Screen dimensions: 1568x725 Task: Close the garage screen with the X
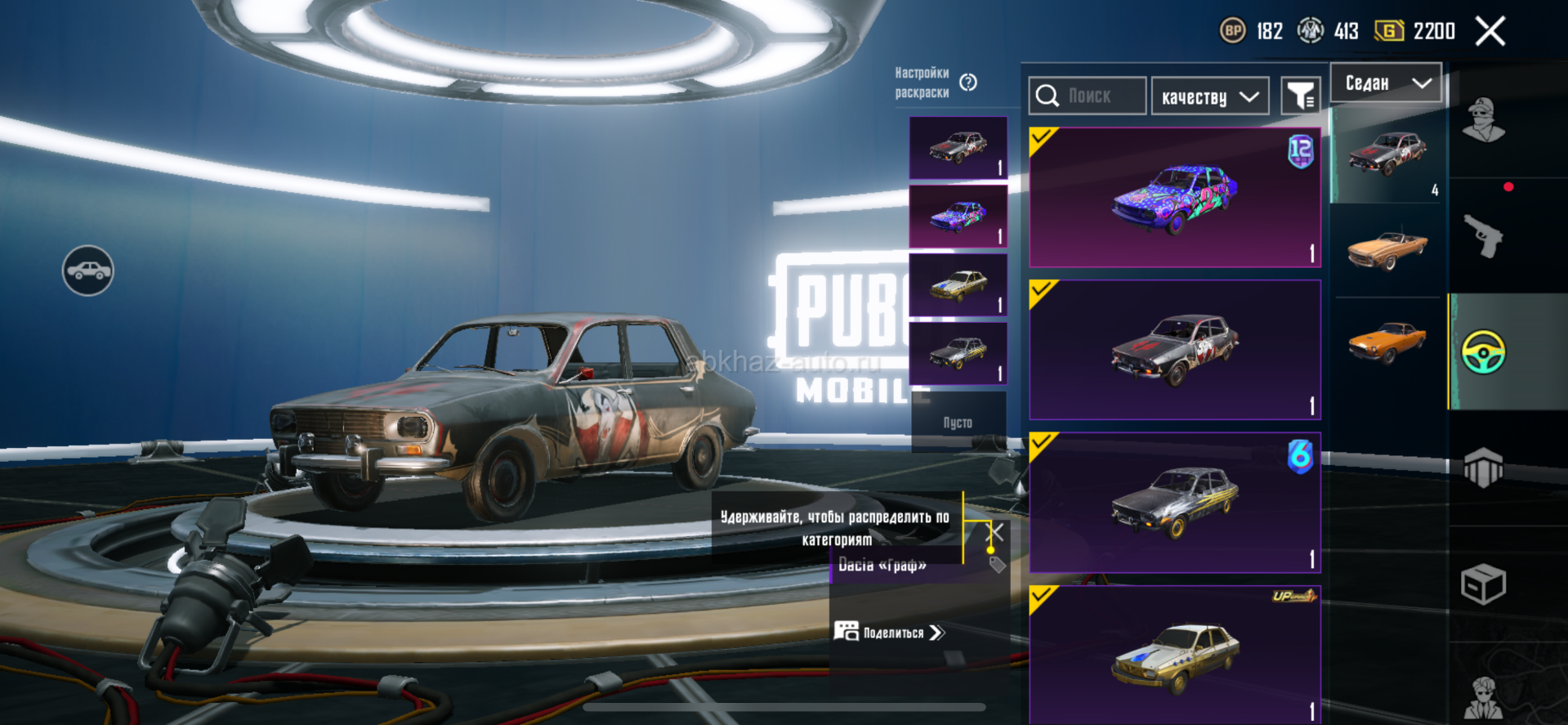pos(1490,32)
